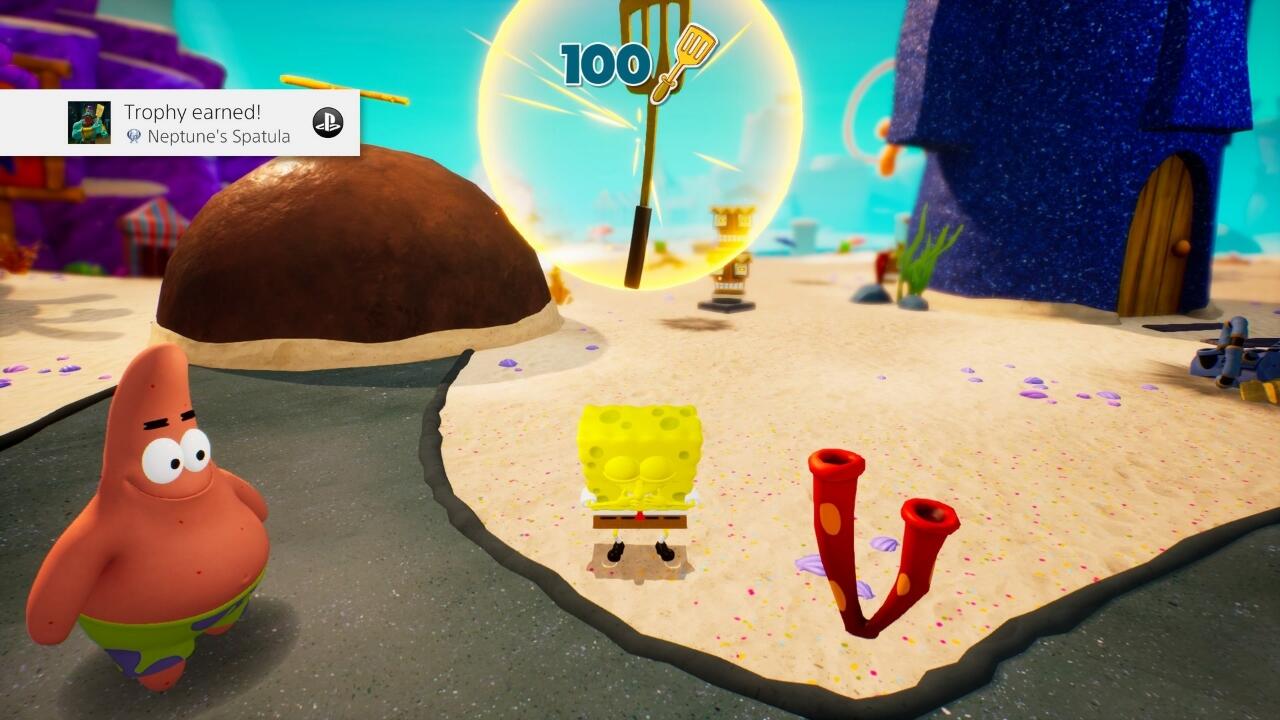Open the Neptune's Spatula trophy notification
The image size is (1280, 720).
coord(207,123)
